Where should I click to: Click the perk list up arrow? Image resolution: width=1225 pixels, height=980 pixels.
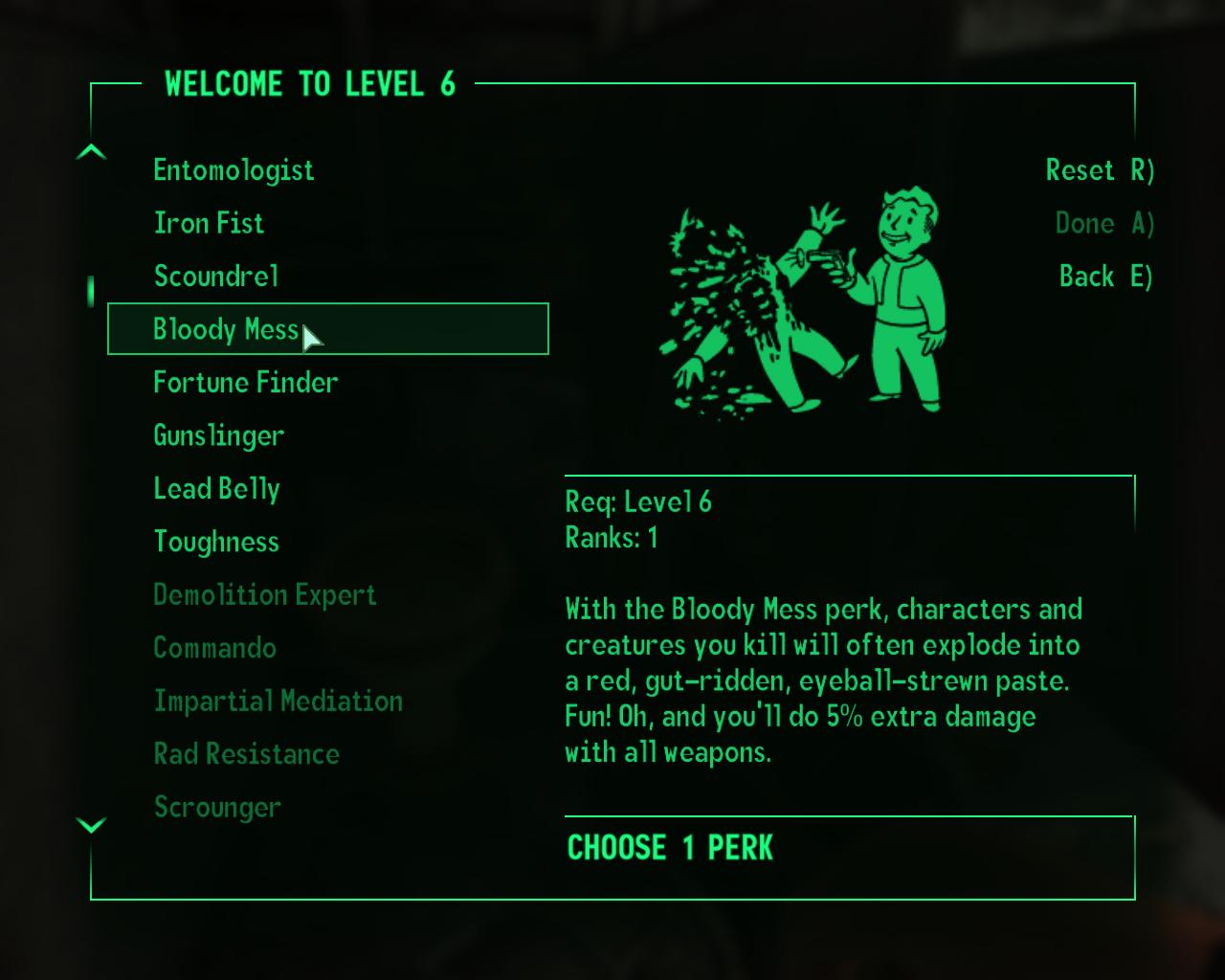tap(91, 152)
